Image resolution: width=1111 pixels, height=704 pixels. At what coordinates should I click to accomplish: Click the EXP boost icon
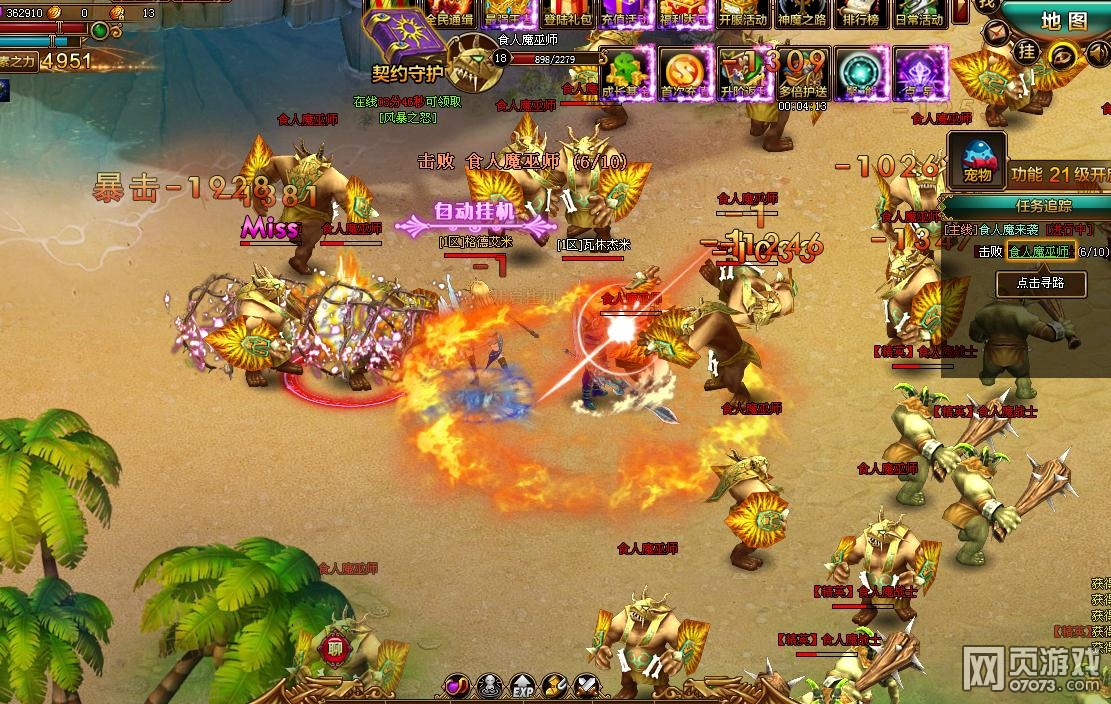click(x=522, y=688)
